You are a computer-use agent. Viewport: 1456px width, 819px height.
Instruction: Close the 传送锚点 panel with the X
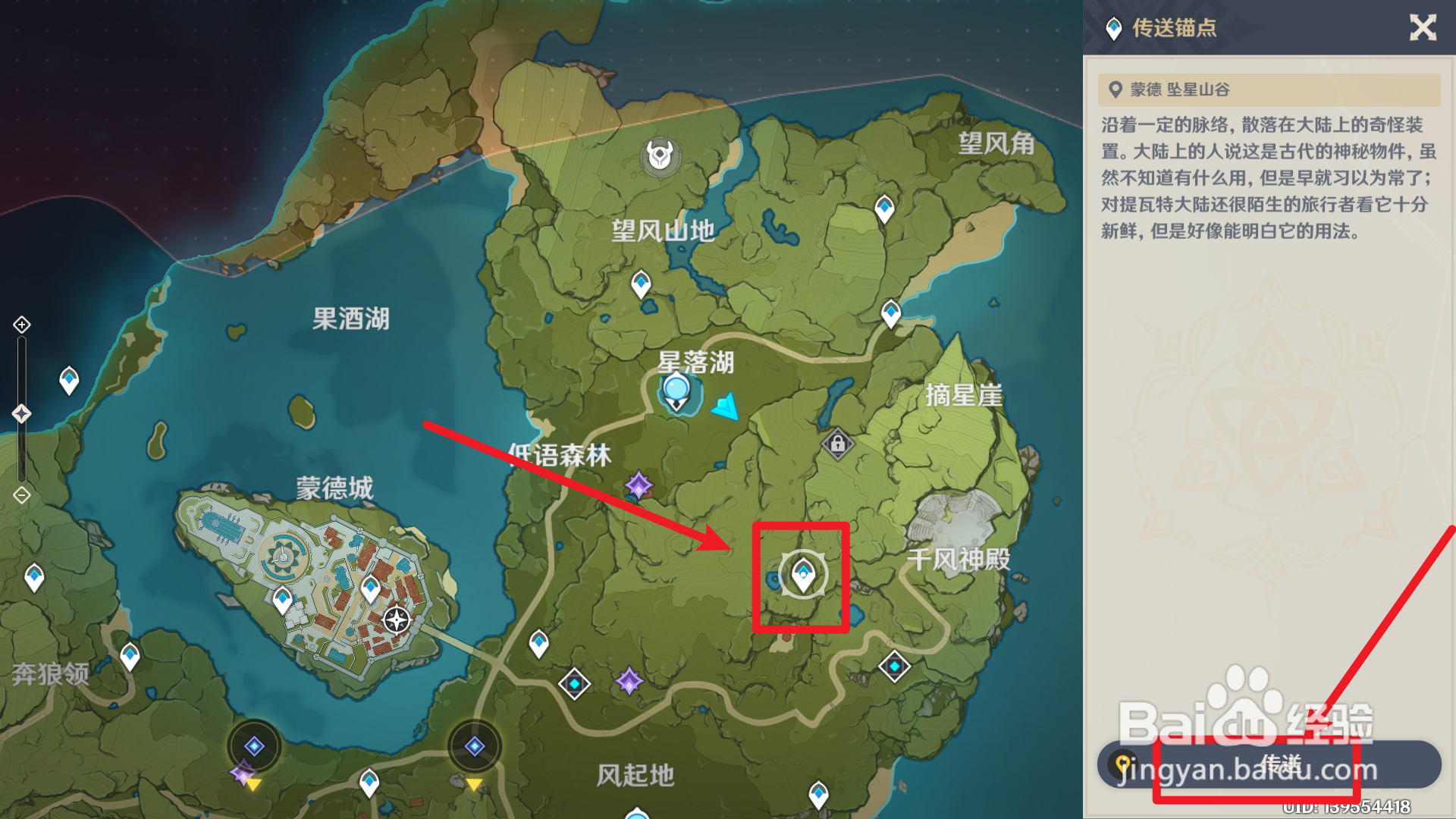pyautogui.click(x=1424, y=28)
